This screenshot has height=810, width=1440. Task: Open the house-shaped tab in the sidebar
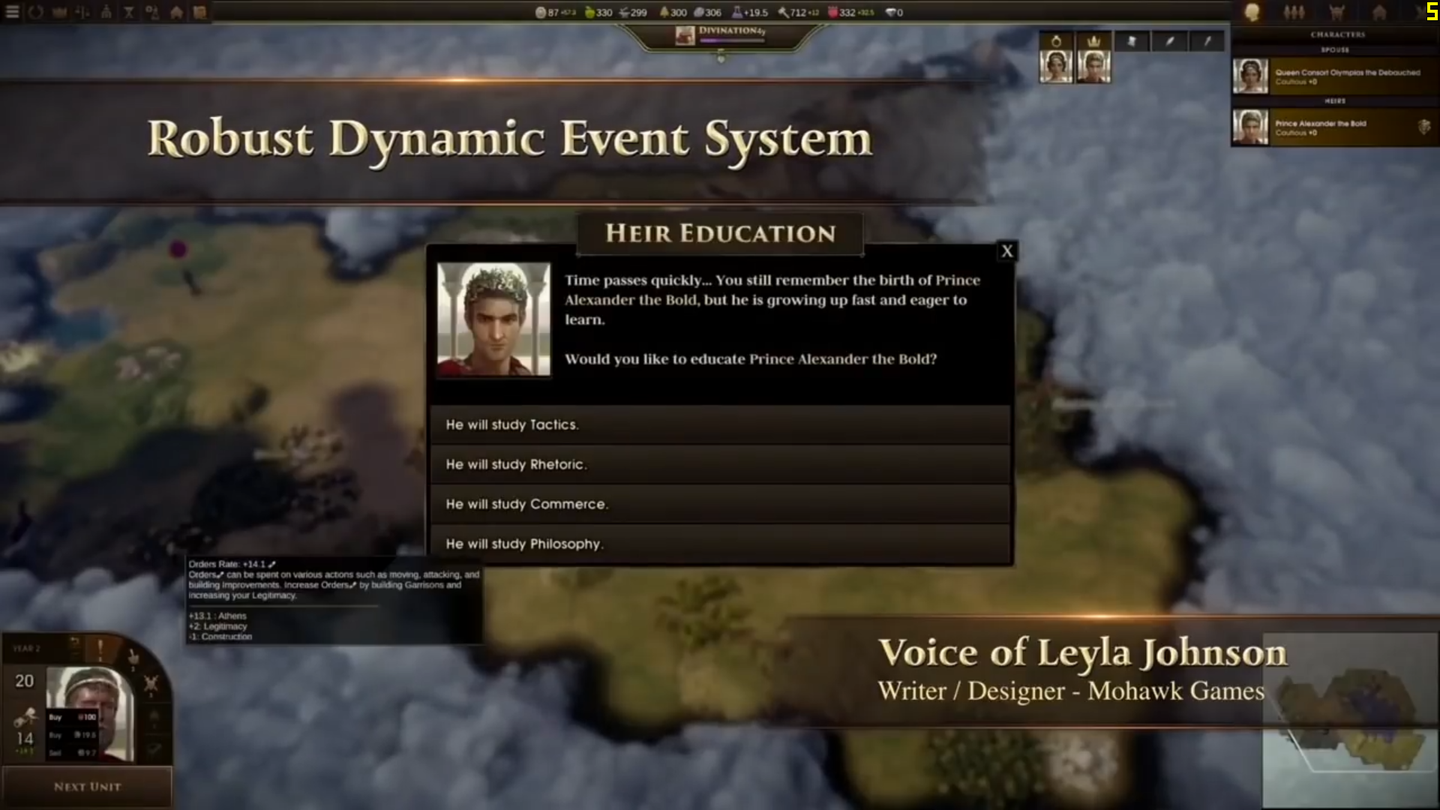coord(1379,12)
